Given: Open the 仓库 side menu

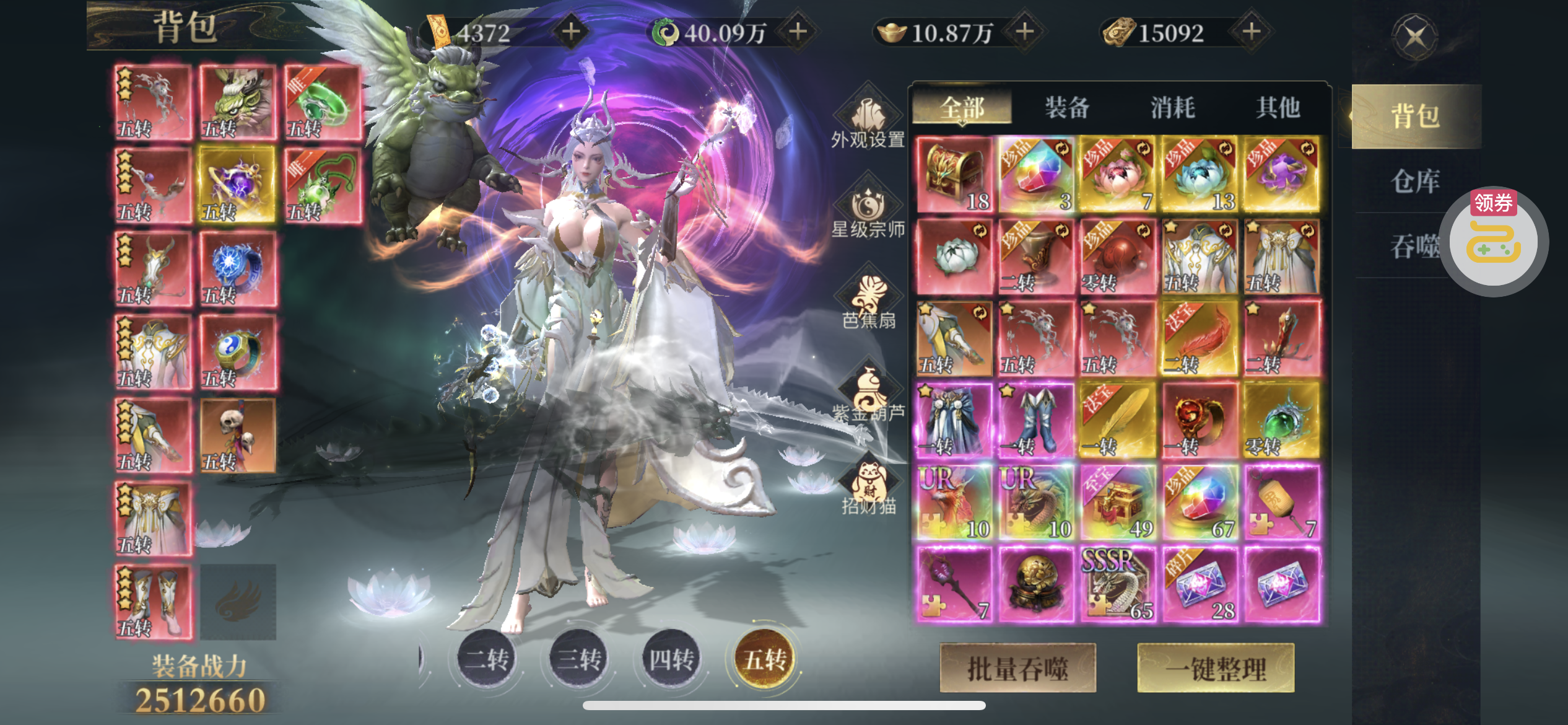Looking at the screenshot, I should pyautogui.click(x=1415, y=182).
